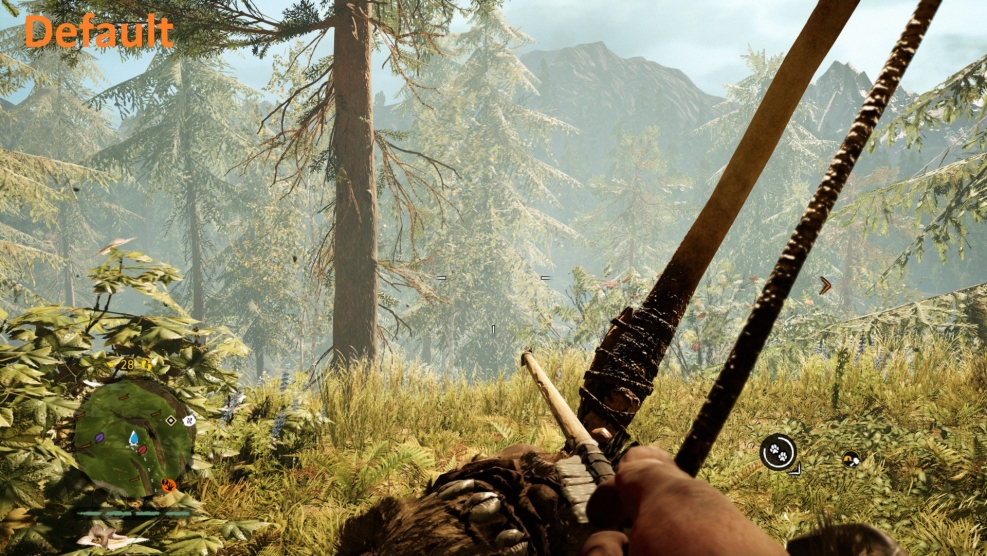Click the white paw marker at minimap edge

(x=189, y=421)
